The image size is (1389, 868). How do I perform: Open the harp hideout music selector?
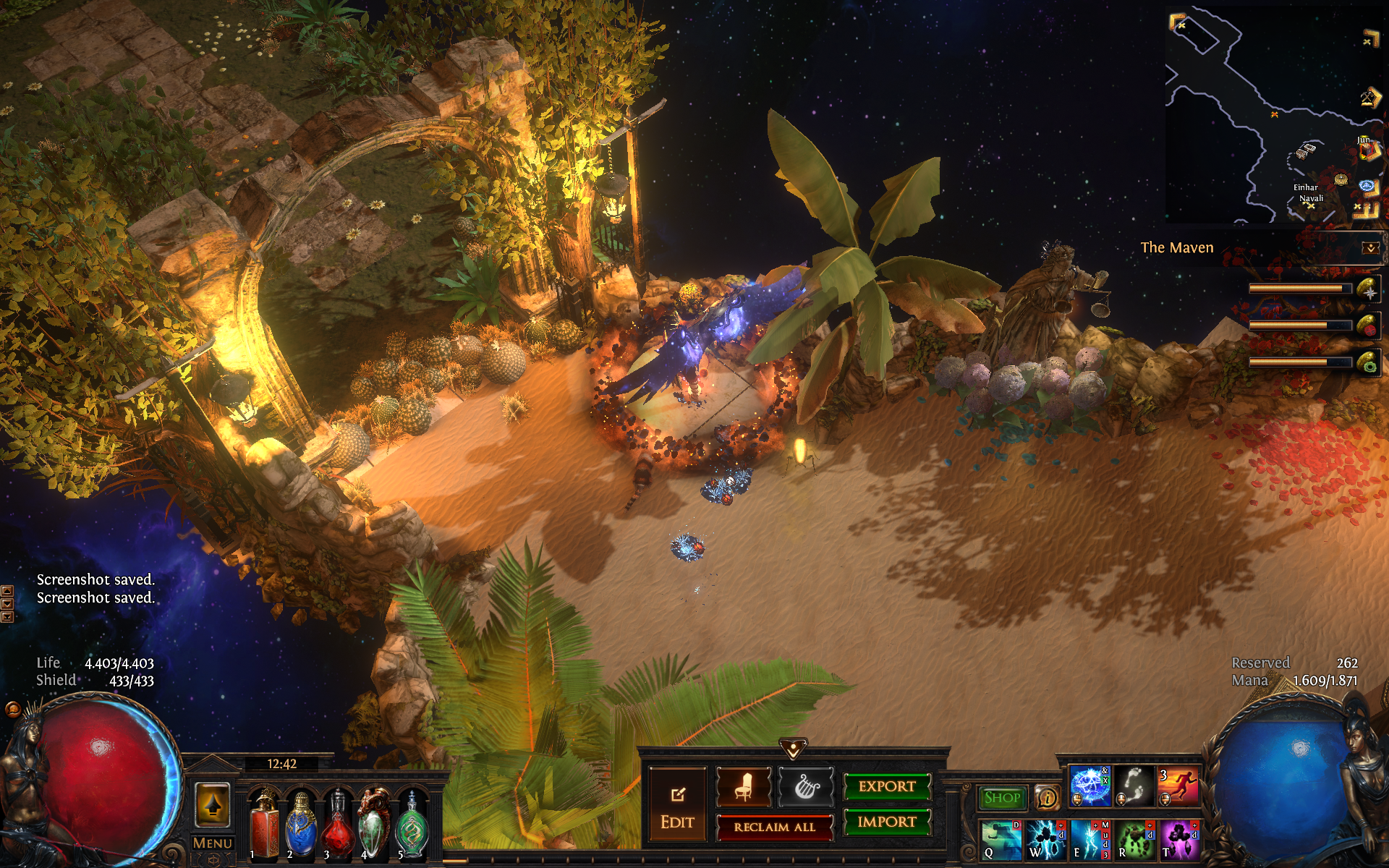click(806, 787)
